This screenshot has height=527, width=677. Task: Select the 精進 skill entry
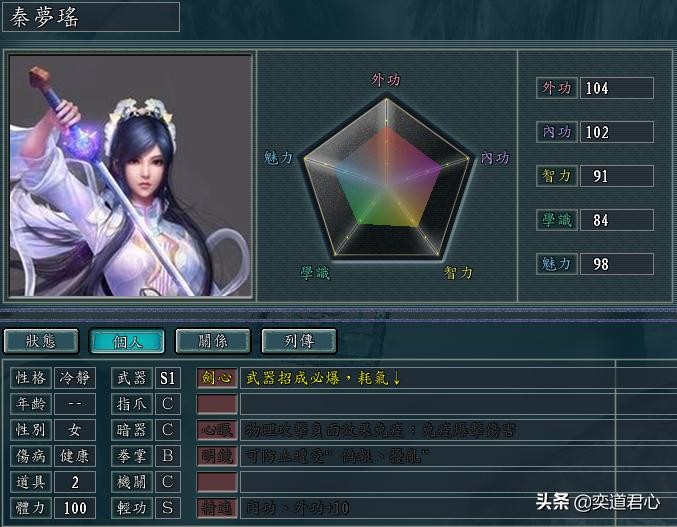coord(217,508)
